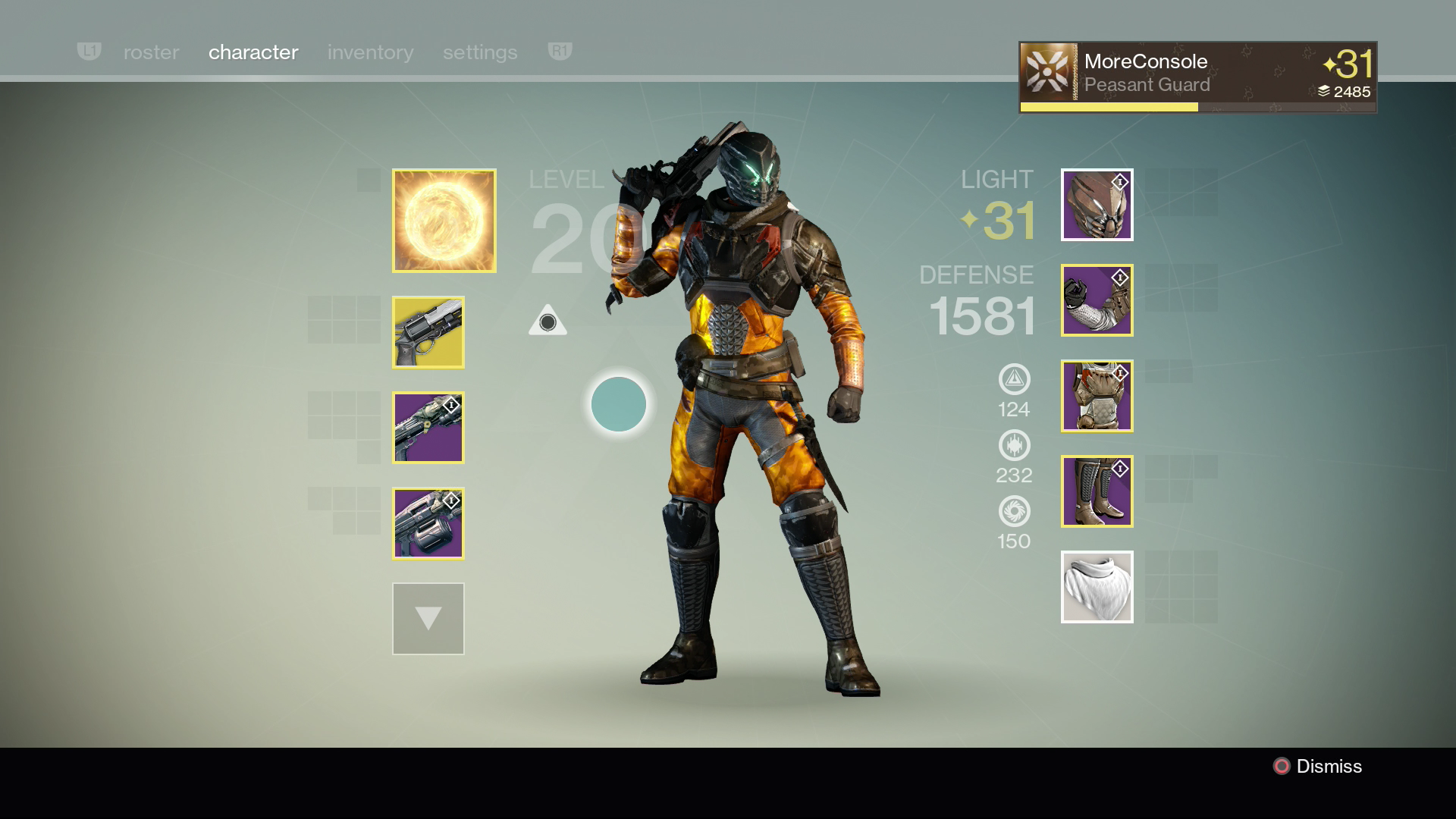
Task: Click the MoreConsole player banner
Action: pos(1197,73)
